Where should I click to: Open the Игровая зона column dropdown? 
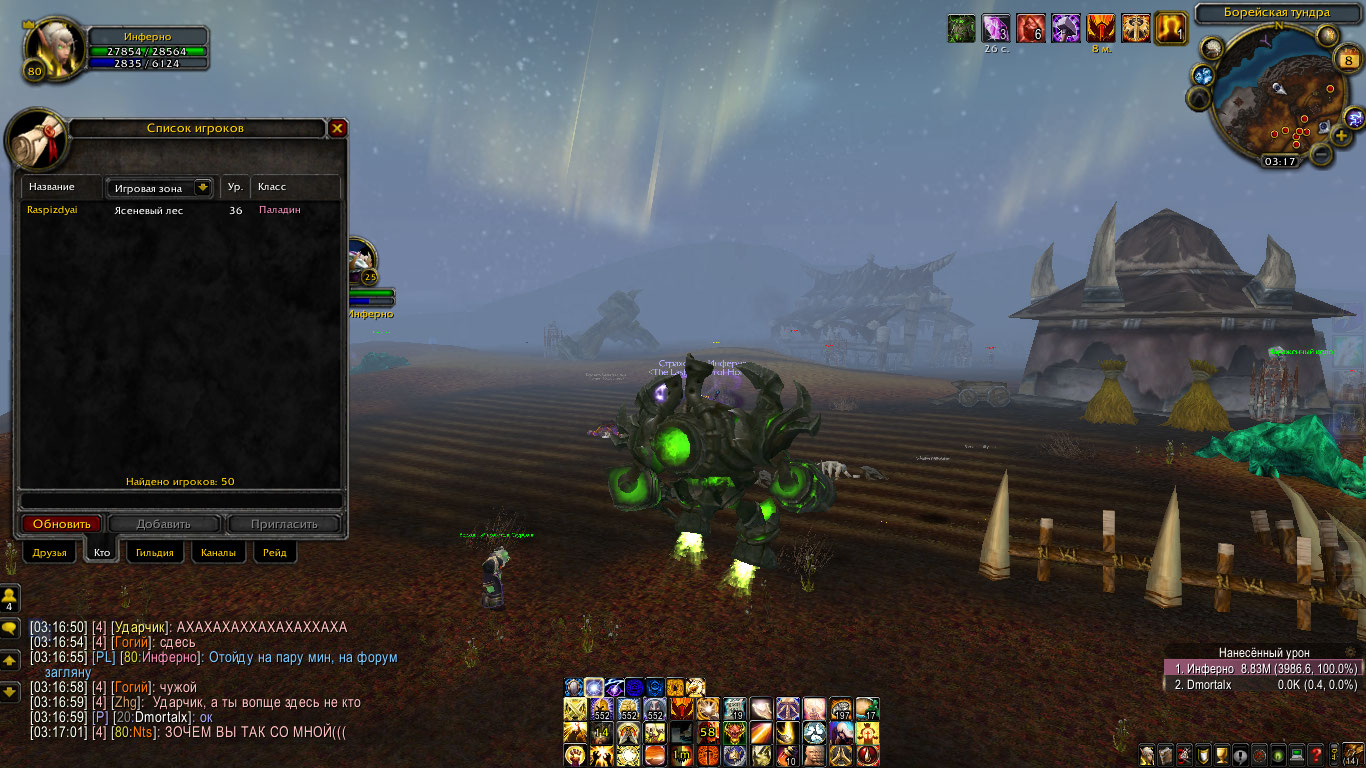pos(203,187)
